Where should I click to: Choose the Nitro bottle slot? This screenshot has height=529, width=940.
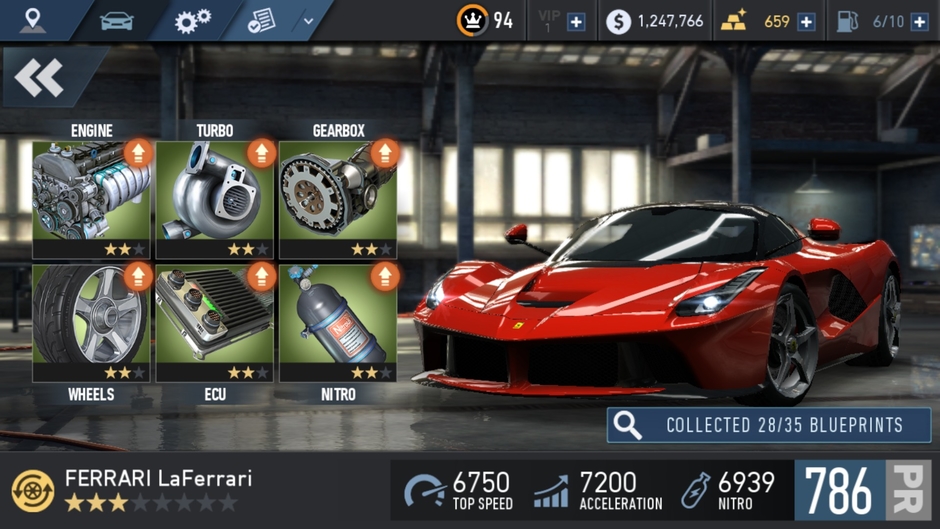(338, 322)
